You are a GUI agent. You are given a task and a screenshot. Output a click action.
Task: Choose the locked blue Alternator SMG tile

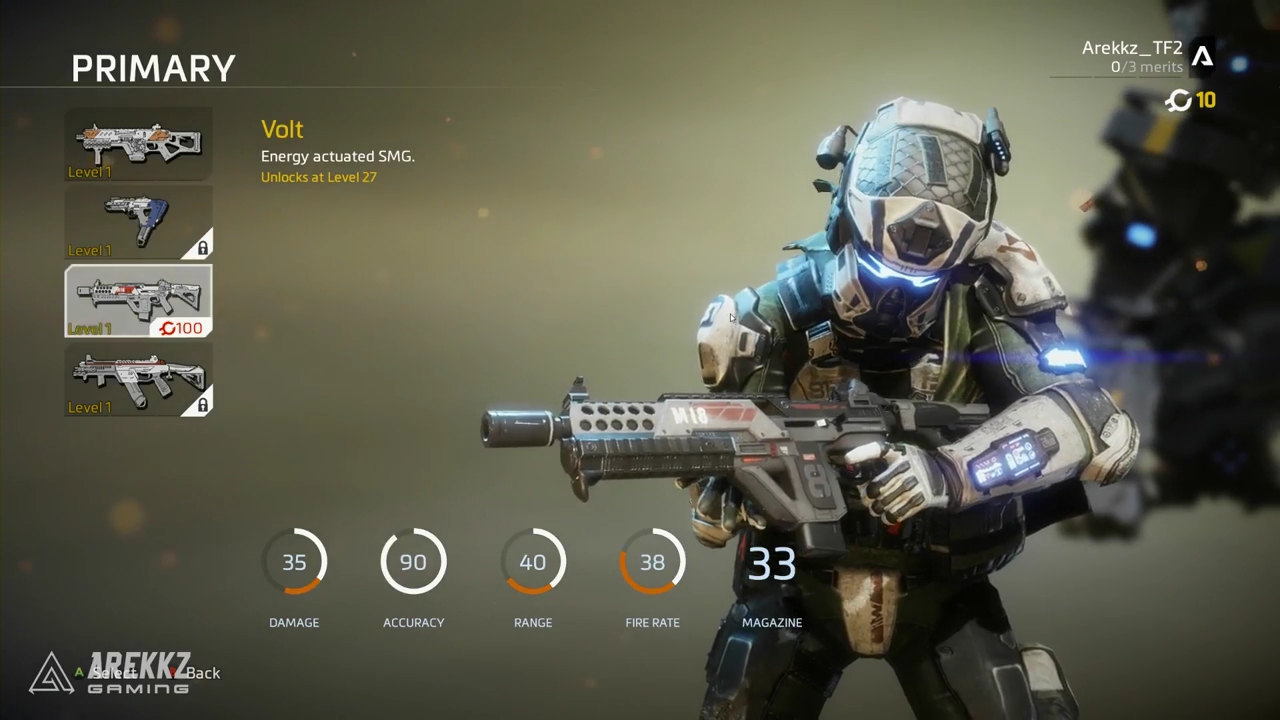tap(138, 222)
